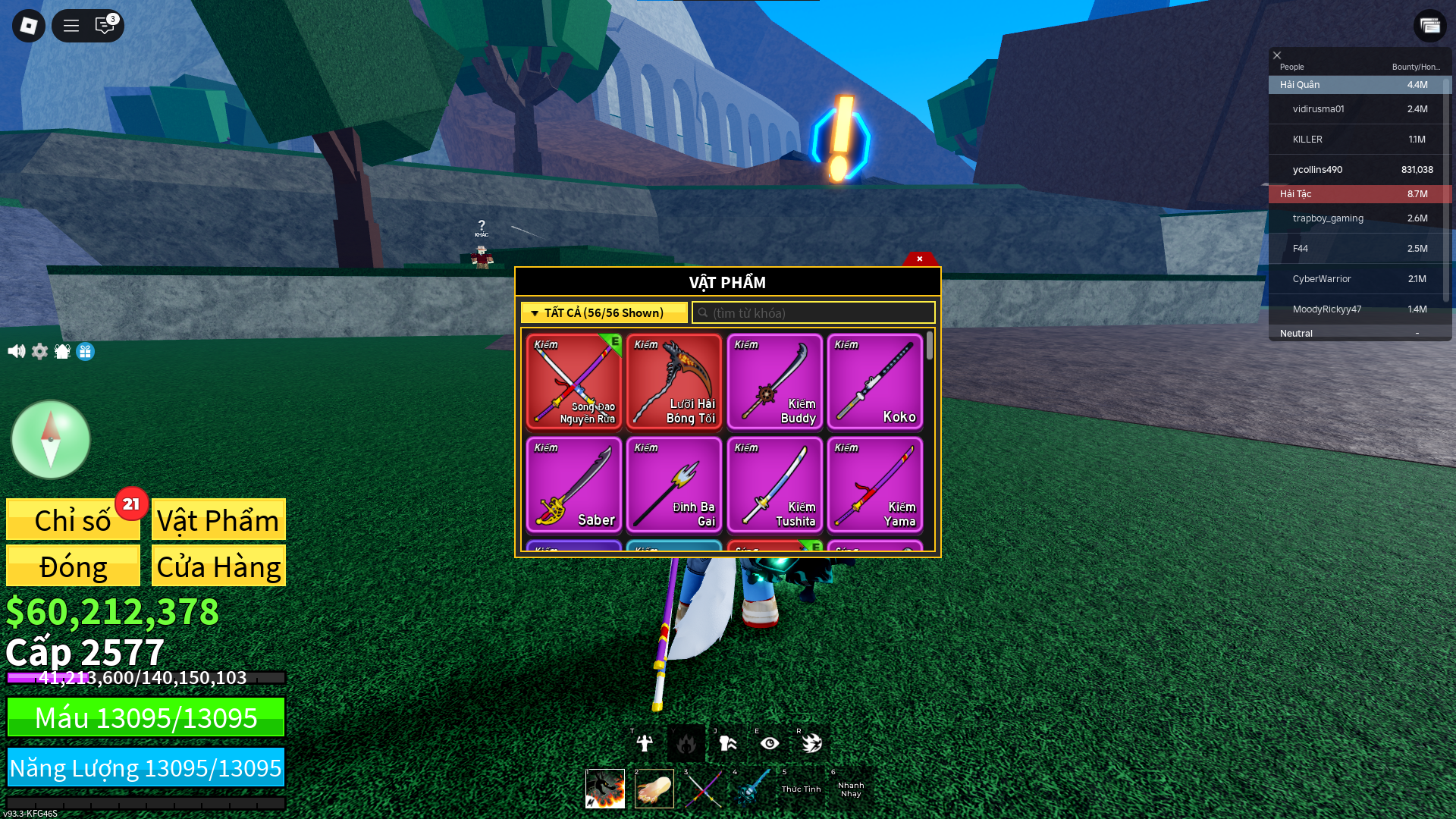Open the Tất Cả filter dropdown
The height and width of the screenshot is (819, 1456).
coord(604,312)
